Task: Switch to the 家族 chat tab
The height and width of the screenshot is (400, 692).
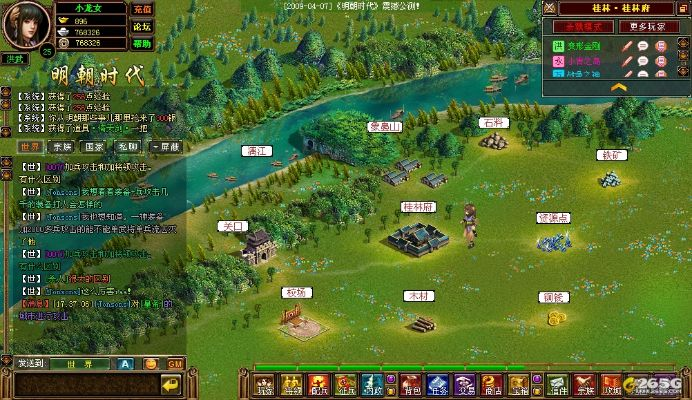Action: [x=63, y=147]
